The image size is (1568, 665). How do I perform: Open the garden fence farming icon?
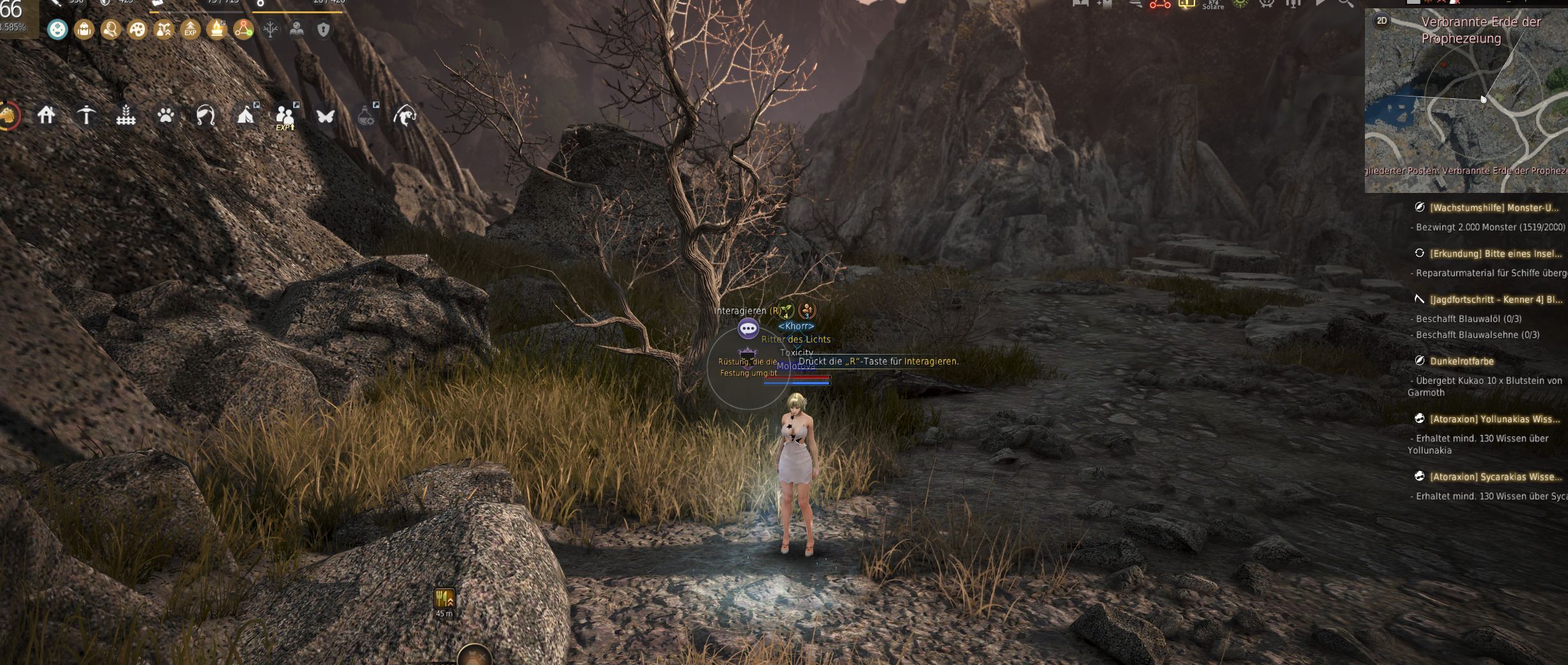pos(126,116)
